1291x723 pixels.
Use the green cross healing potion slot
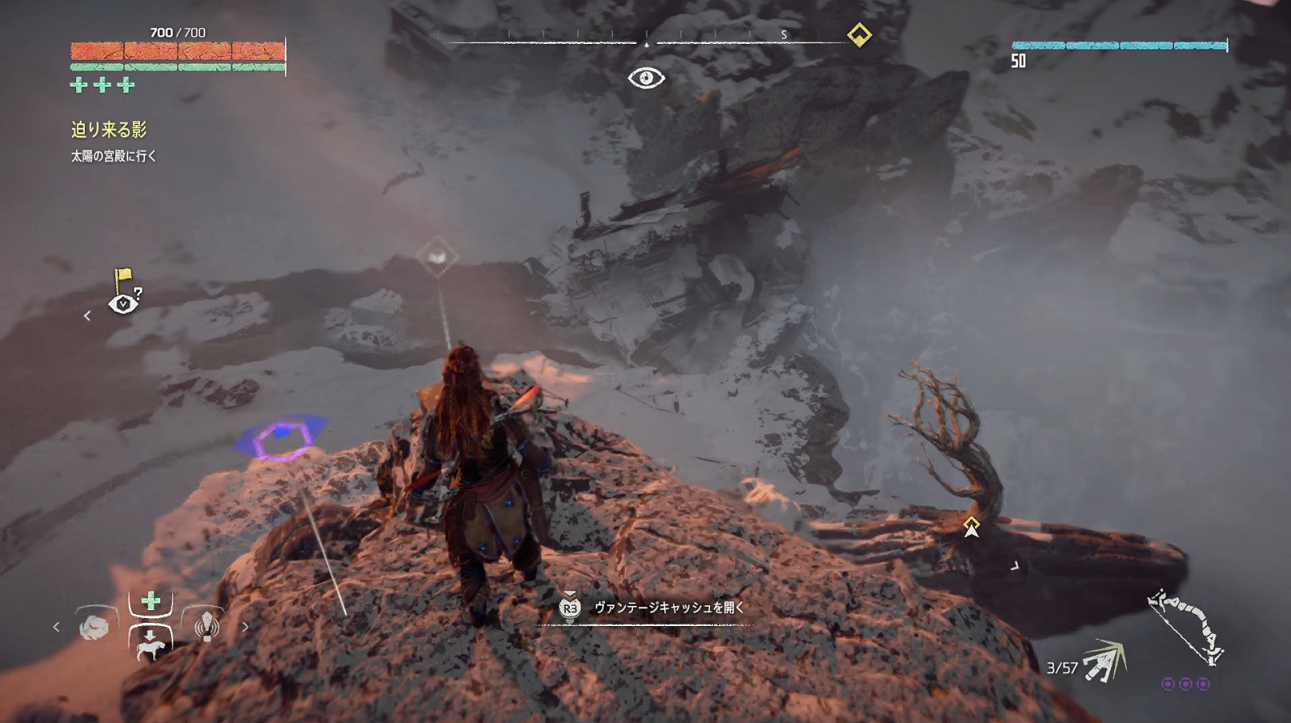(150, 602)
